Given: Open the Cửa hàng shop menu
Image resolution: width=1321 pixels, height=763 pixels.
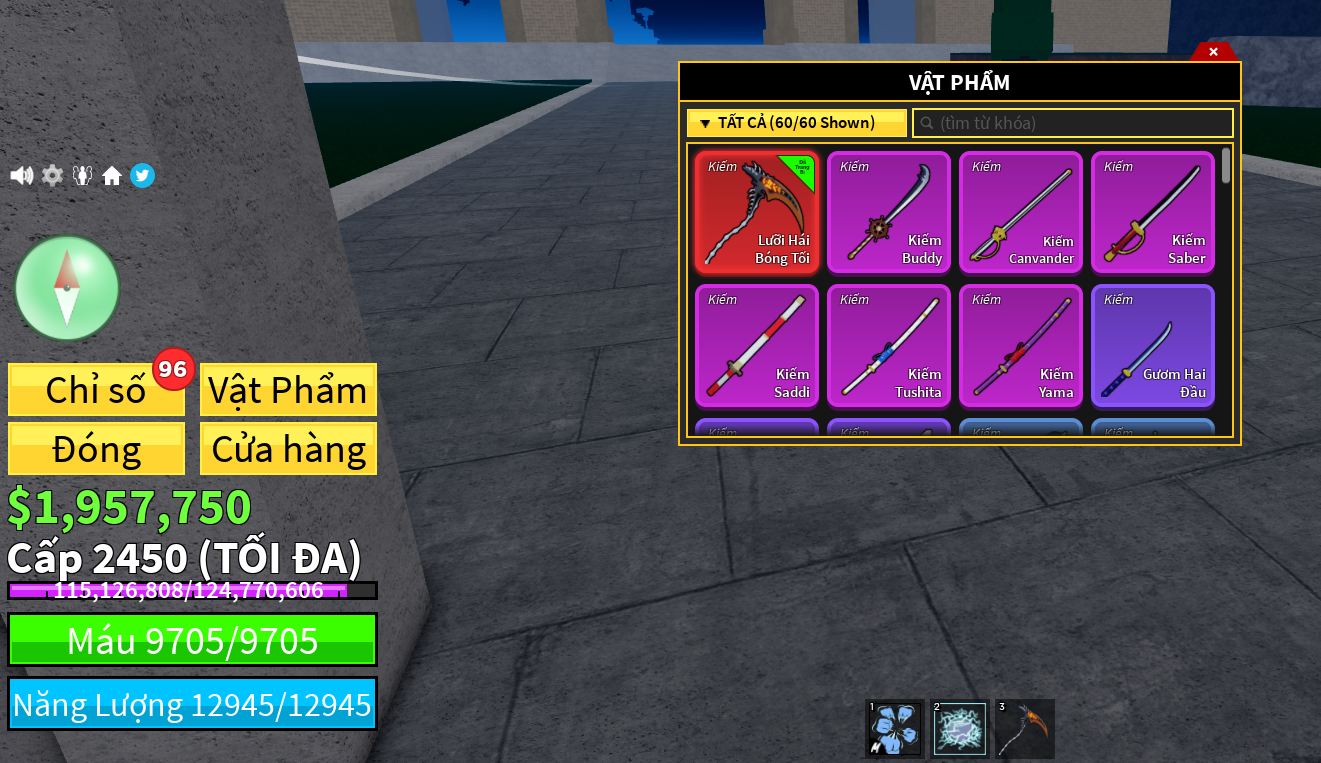Looking at the screenshot, I should click(288, 448).
